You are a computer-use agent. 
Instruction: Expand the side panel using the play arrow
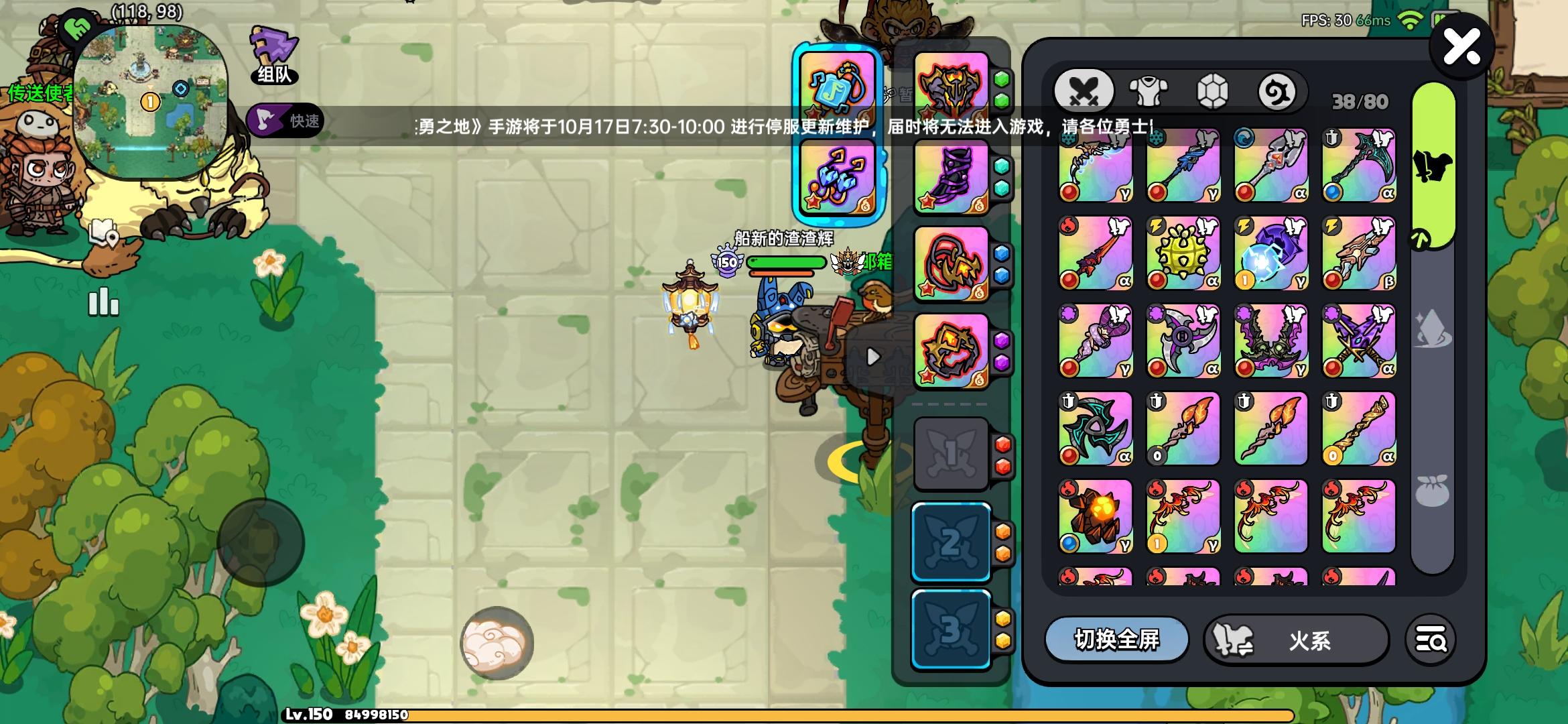pos(872,357)
